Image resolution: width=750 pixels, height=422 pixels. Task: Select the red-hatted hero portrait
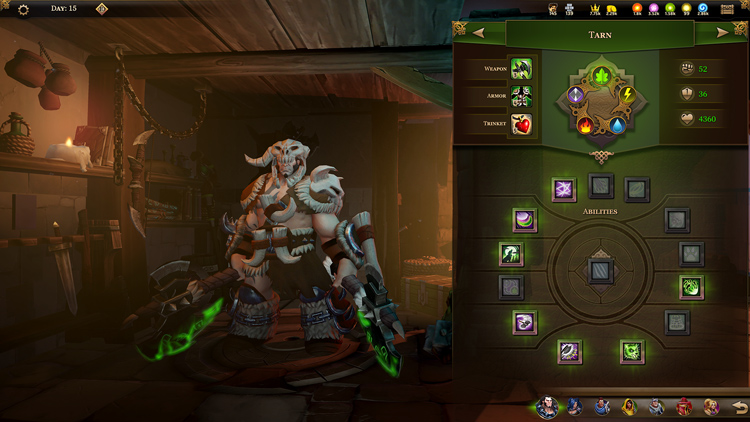685,407
